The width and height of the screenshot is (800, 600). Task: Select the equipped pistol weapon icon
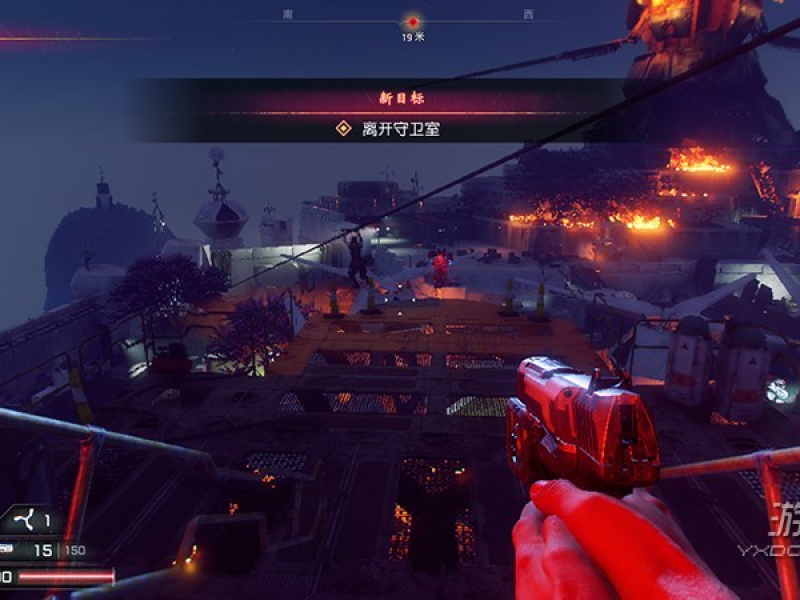tap(5, 549)
